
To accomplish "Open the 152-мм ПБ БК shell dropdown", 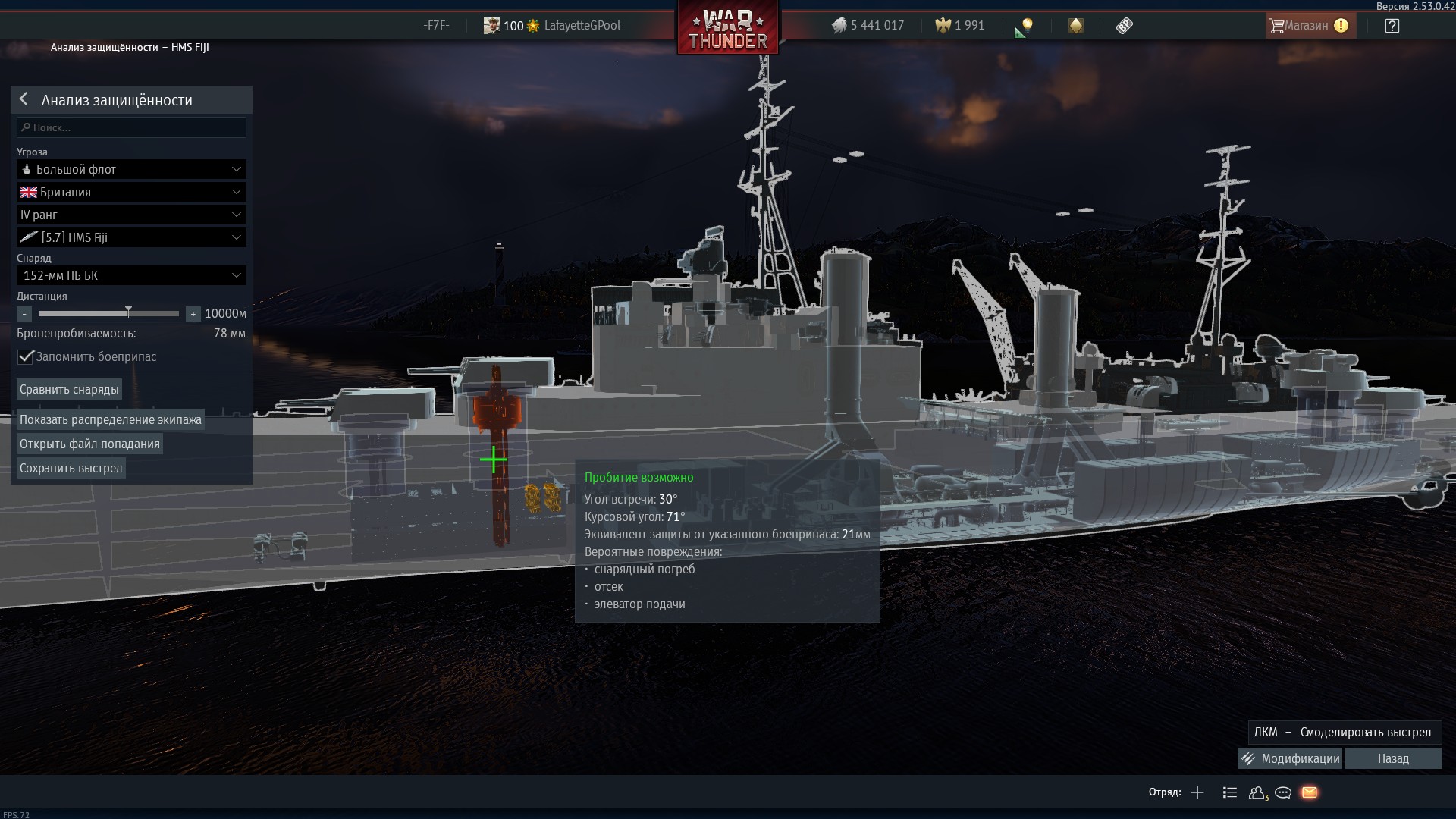I will [x=131, y=275].
